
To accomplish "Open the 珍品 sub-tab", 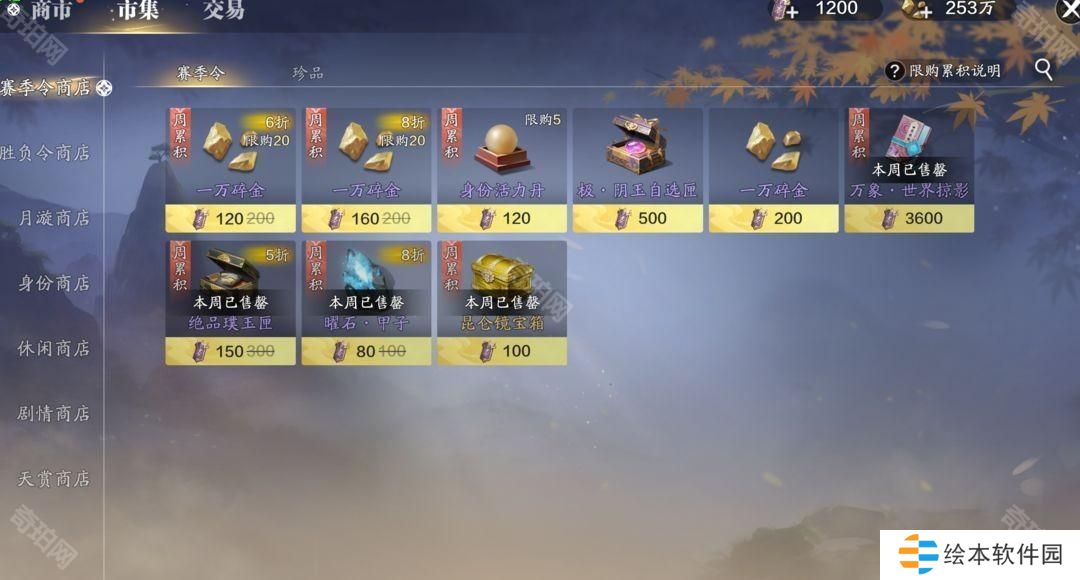I will pyautogui.click(x=308, y=73).
